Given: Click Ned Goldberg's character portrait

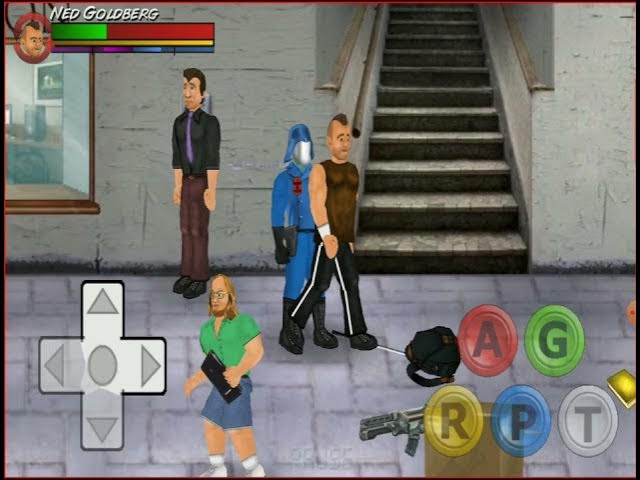Looking at the screenshot, I should [32, 39].
